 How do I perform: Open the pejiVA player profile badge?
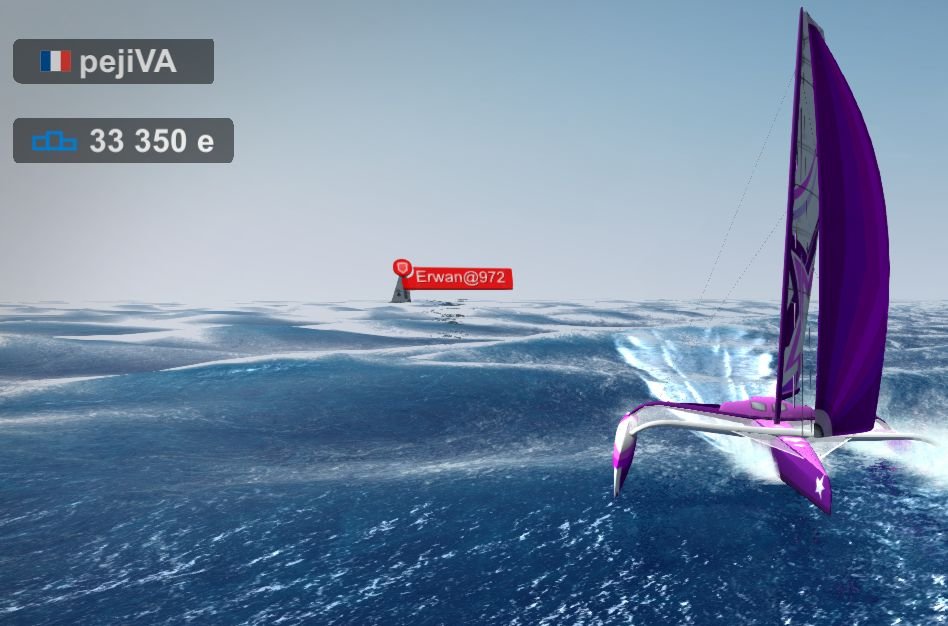113,62
